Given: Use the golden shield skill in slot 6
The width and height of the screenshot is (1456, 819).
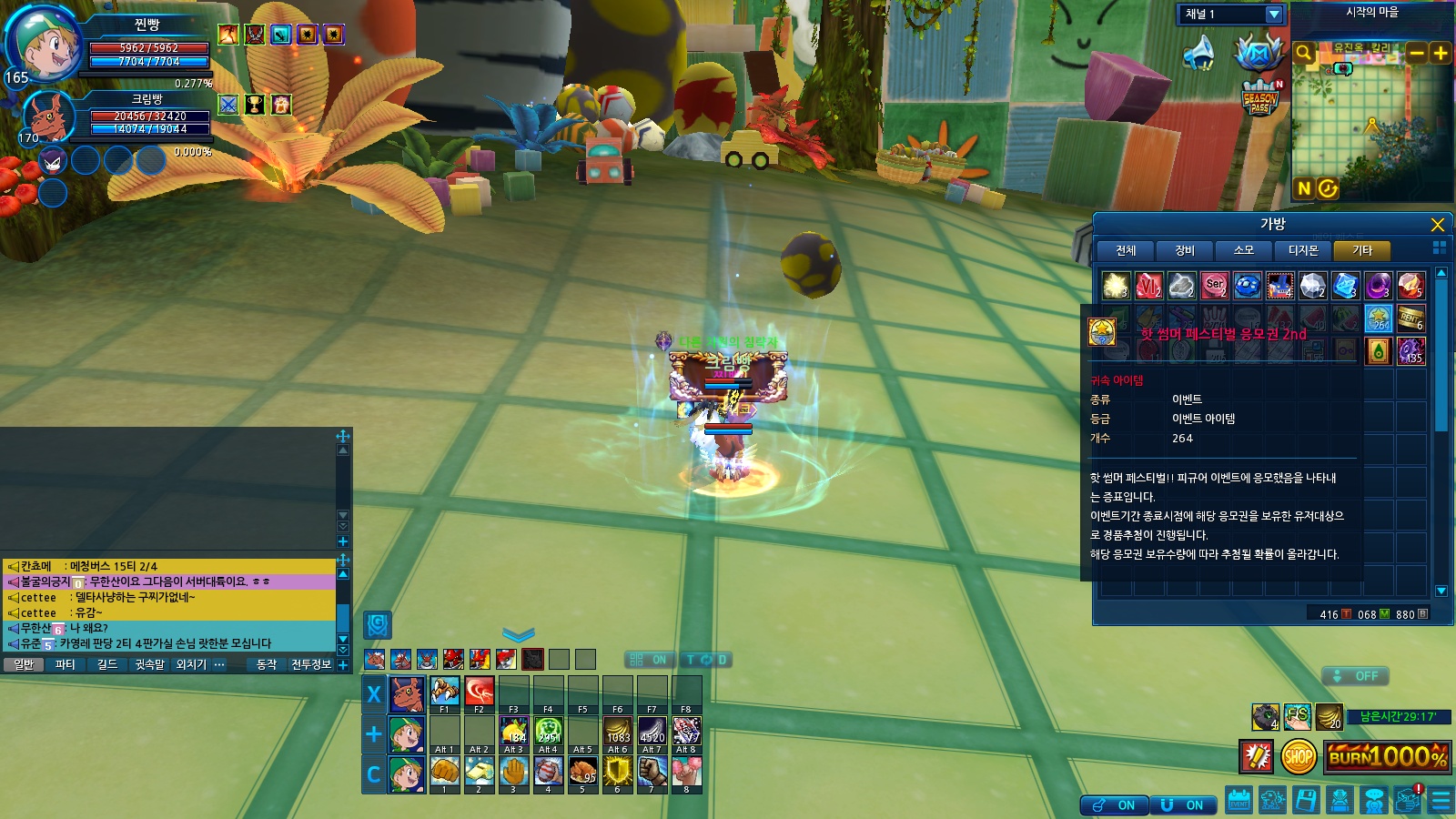Looking at the screenshot, I should [x=617, y=772].
